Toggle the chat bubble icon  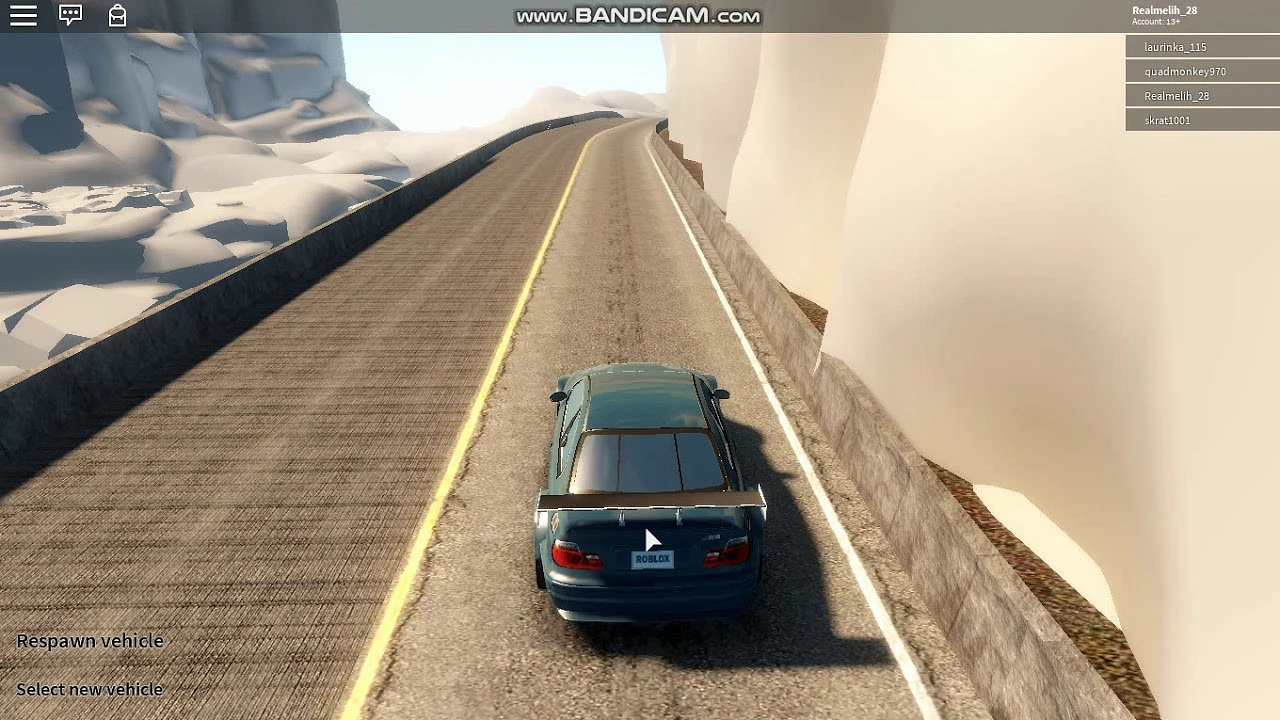point(70,16)
